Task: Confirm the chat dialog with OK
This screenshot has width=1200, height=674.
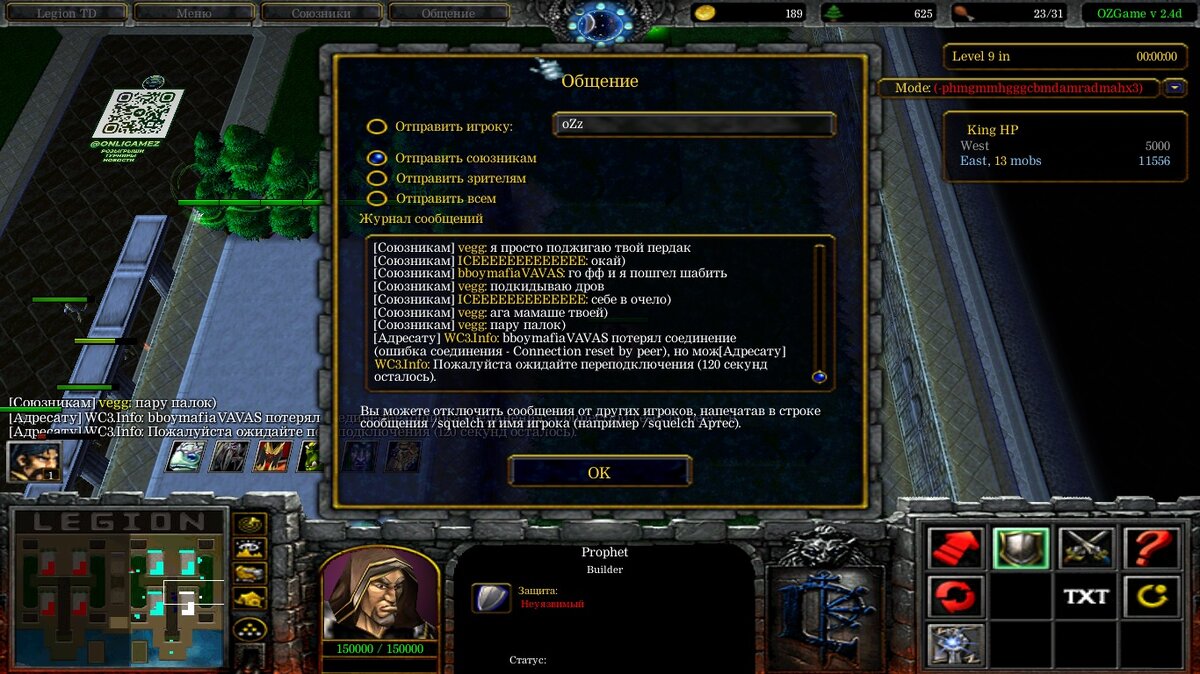Action: click(599, 472)
